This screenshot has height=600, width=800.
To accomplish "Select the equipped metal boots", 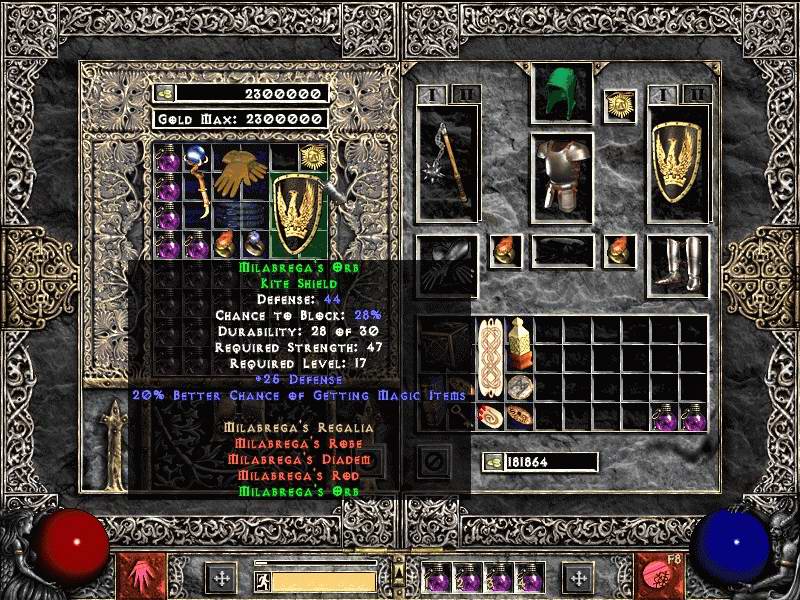I will (679, 264).
